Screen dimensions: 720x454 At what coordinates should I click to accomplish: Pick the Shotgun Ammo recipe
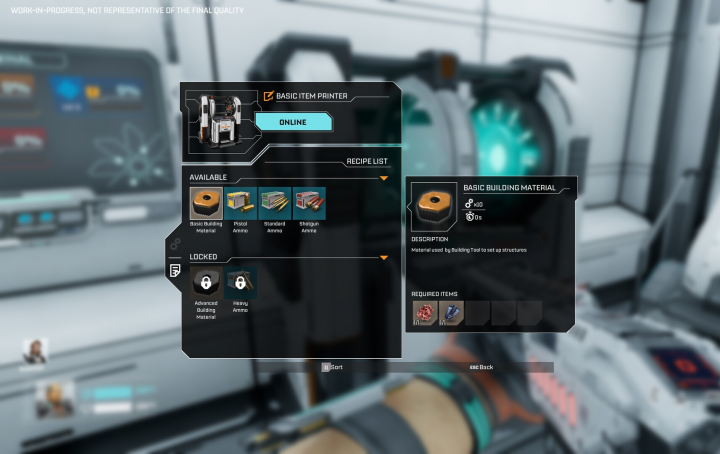(x=309, y=203)
